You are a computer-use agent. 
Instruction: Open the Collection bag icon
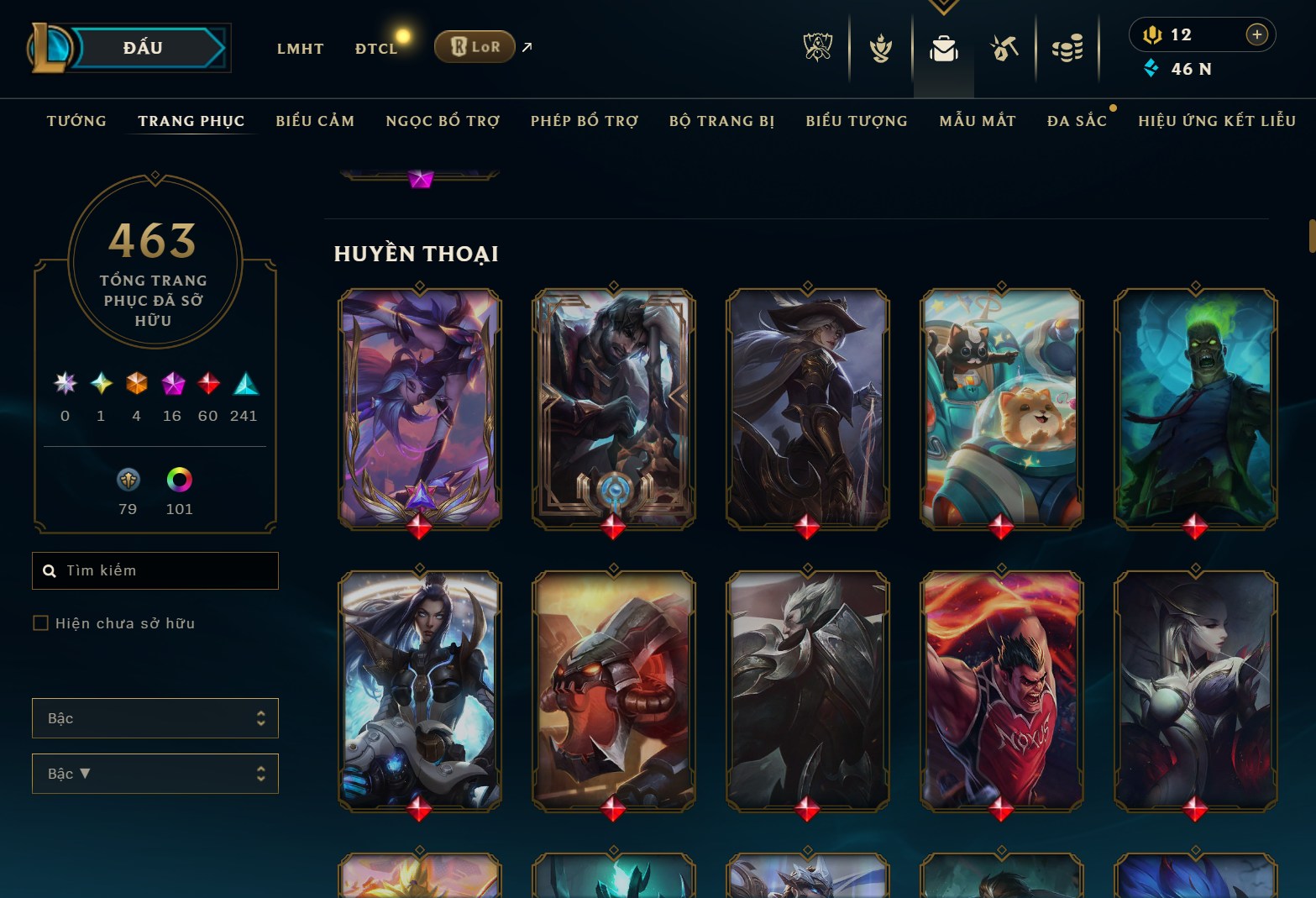[x=943, y=48]
